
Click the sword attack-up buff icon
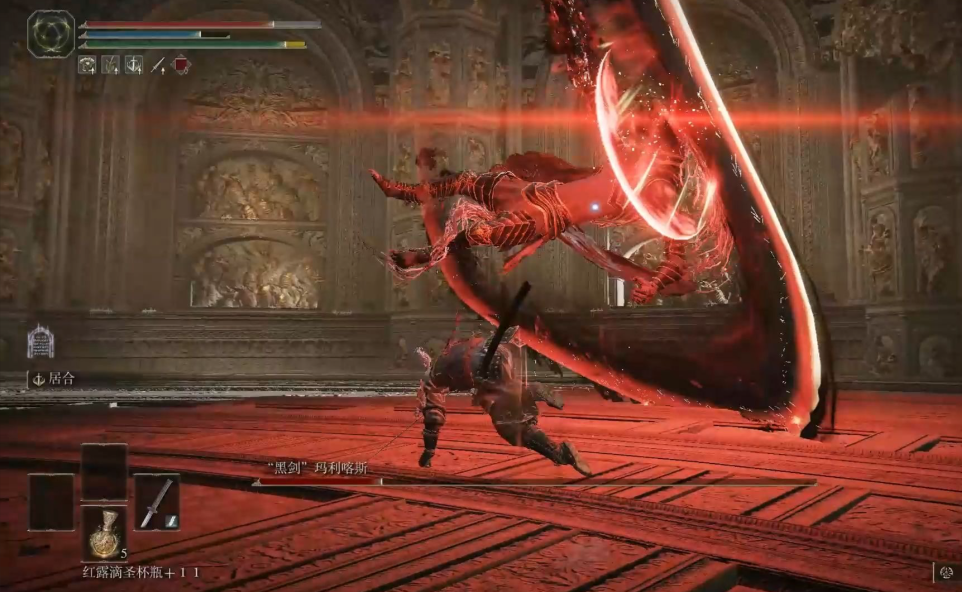[x=157, y=65]
